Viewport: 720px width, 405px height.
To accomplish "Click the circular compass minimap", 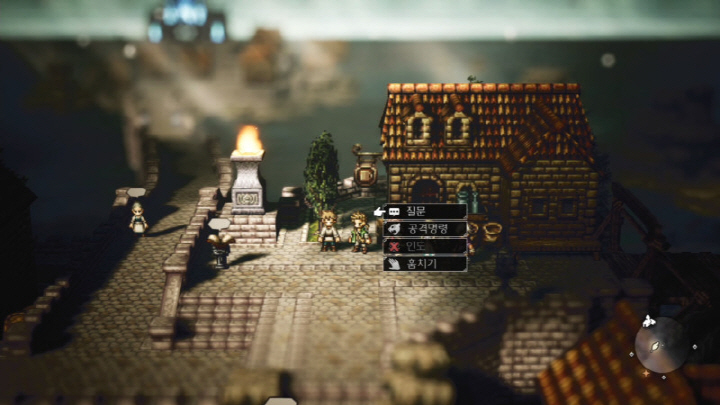I will tap(659, 345).
